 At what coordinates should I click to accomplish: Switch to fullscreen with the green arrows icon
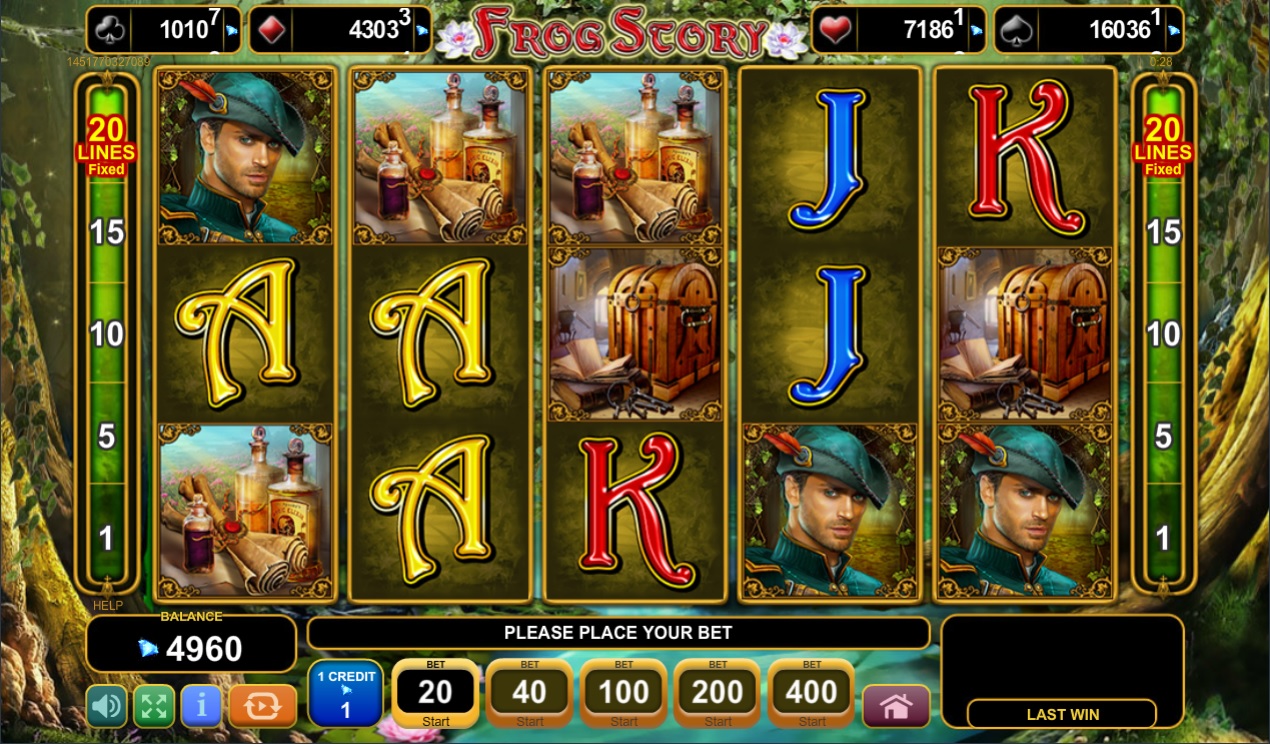[x=153, y=706]
